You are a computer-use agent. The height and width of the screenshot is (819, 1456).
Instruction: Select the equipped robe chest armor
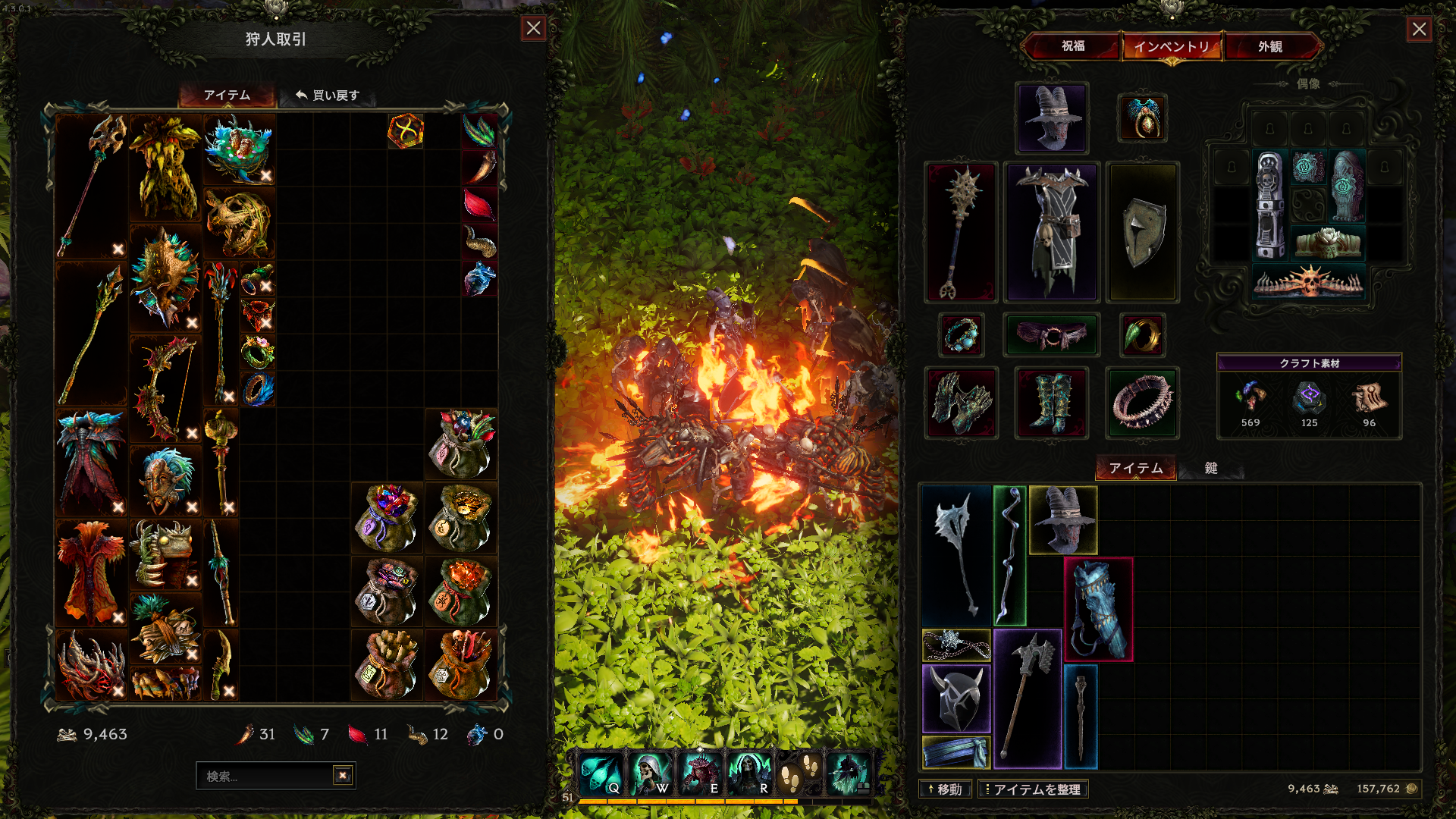pos(1051,232)
